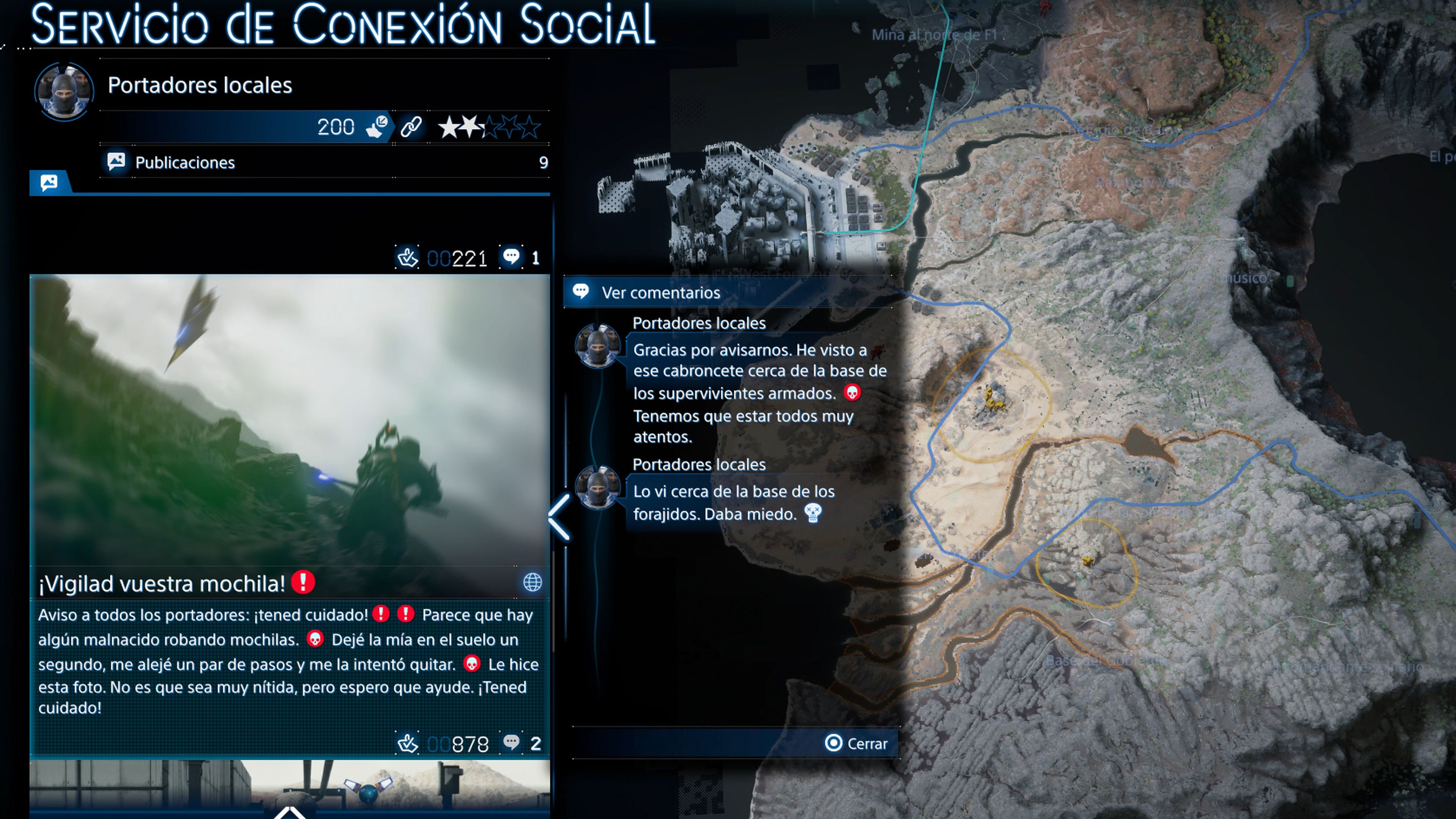Click the chain link connection icon

click(411, 127)
